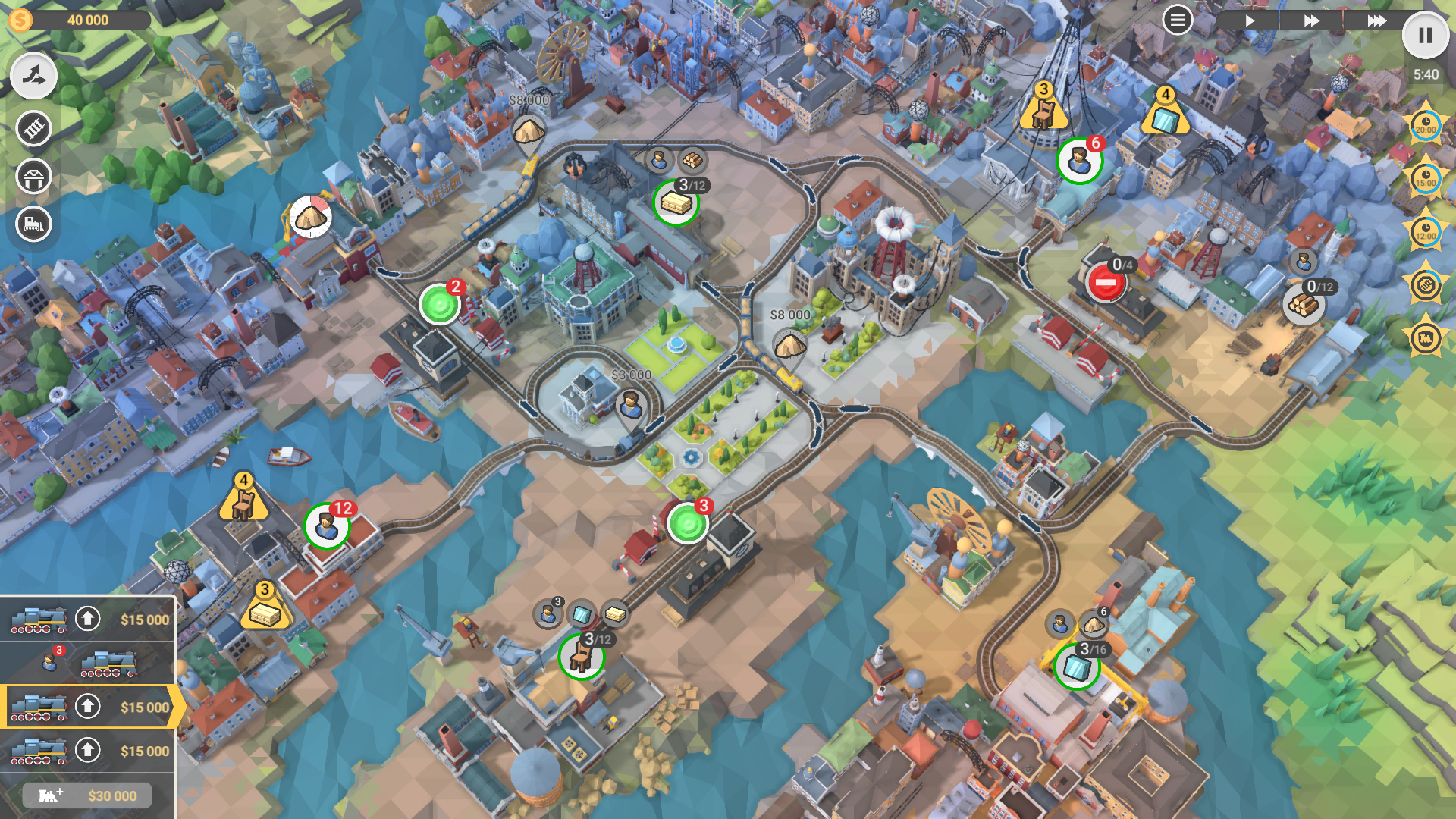The height and width of the screenshot is (819, 1456).
Task: Show the 12:00 time star objective
Action: 1425,232
